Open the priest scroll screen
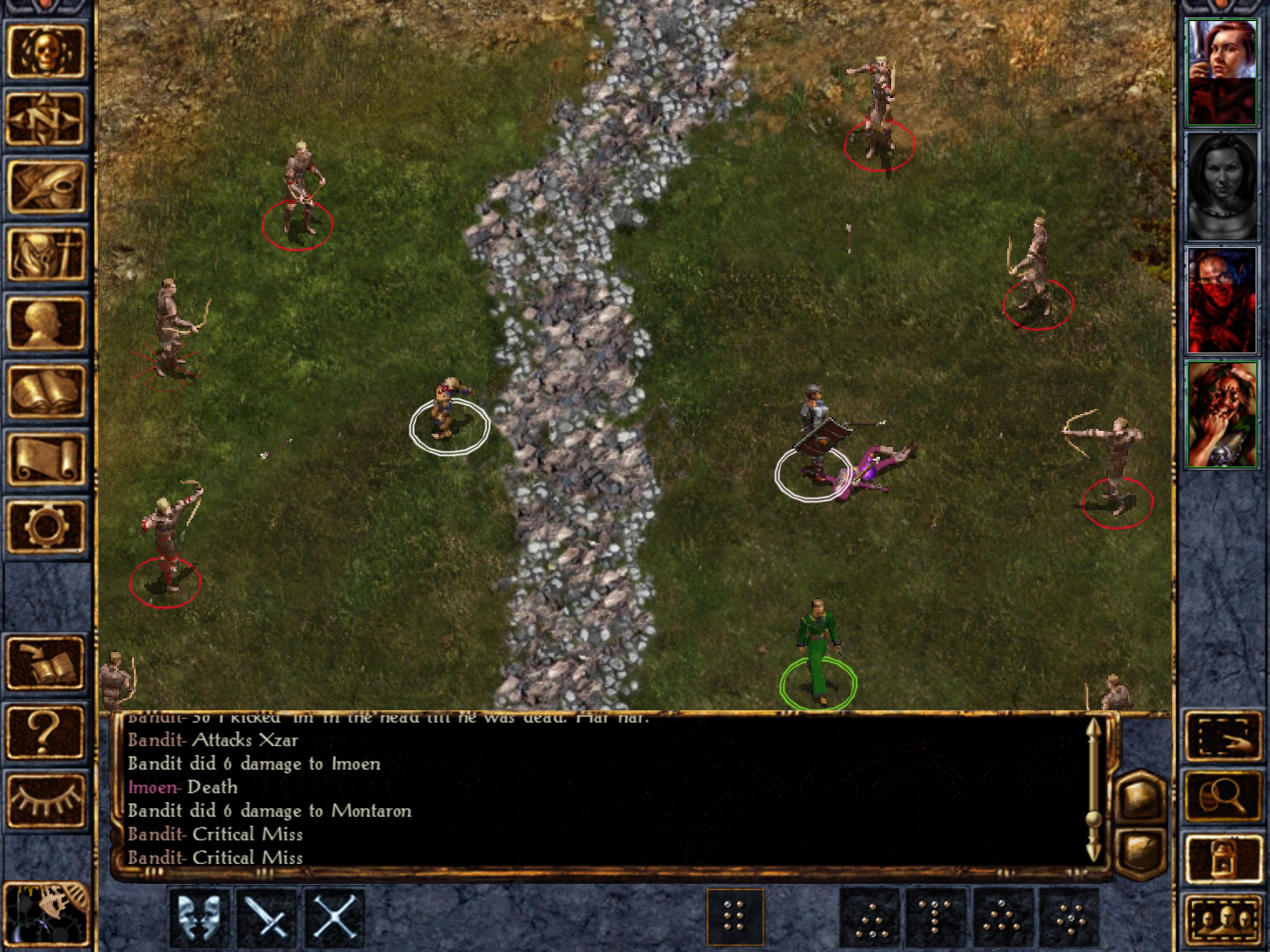This screenshot has width=1270, height=952. tap(45, 459)
